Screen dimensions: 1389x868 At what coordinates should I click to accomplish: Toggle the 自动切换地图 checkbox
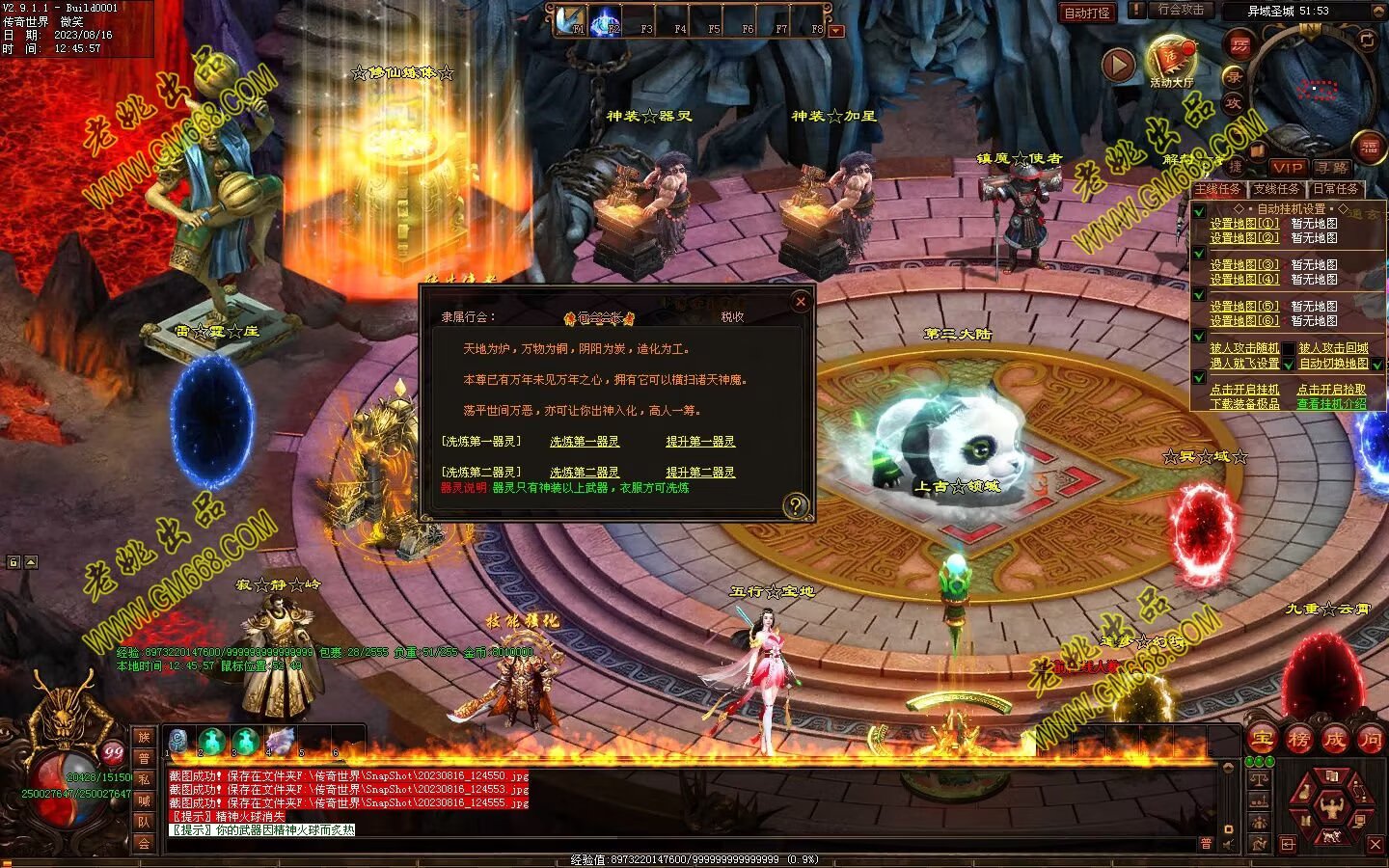point(1377,365)
